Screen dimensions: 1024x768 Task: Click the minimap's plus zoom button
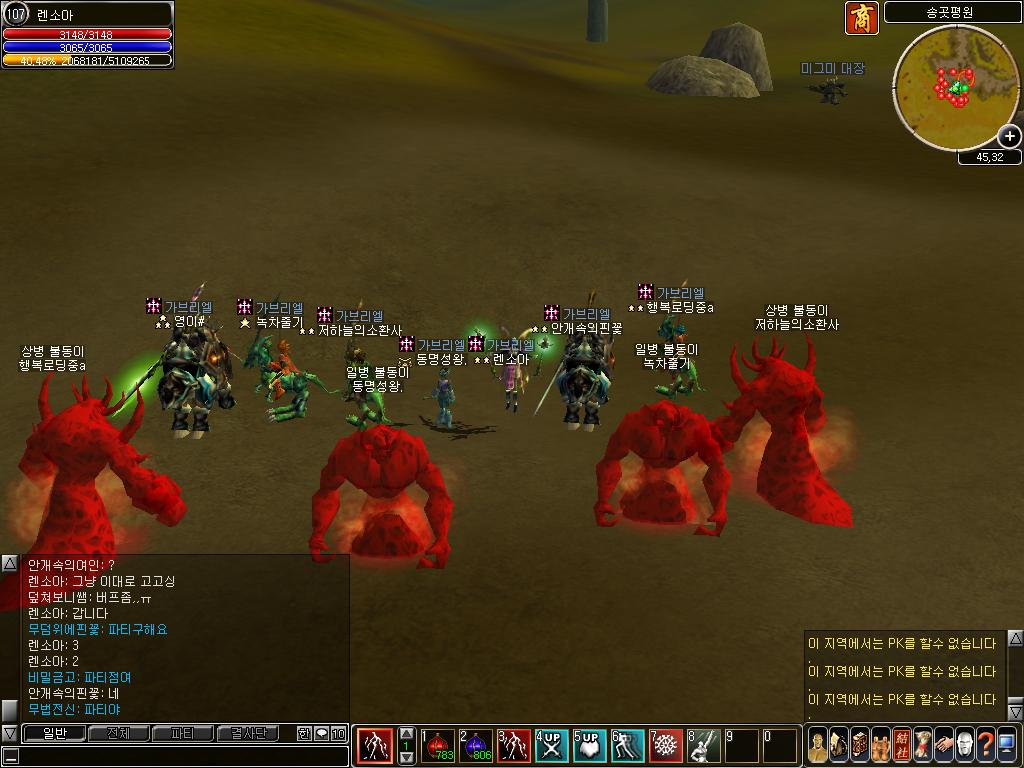(x=1010, y=136)
